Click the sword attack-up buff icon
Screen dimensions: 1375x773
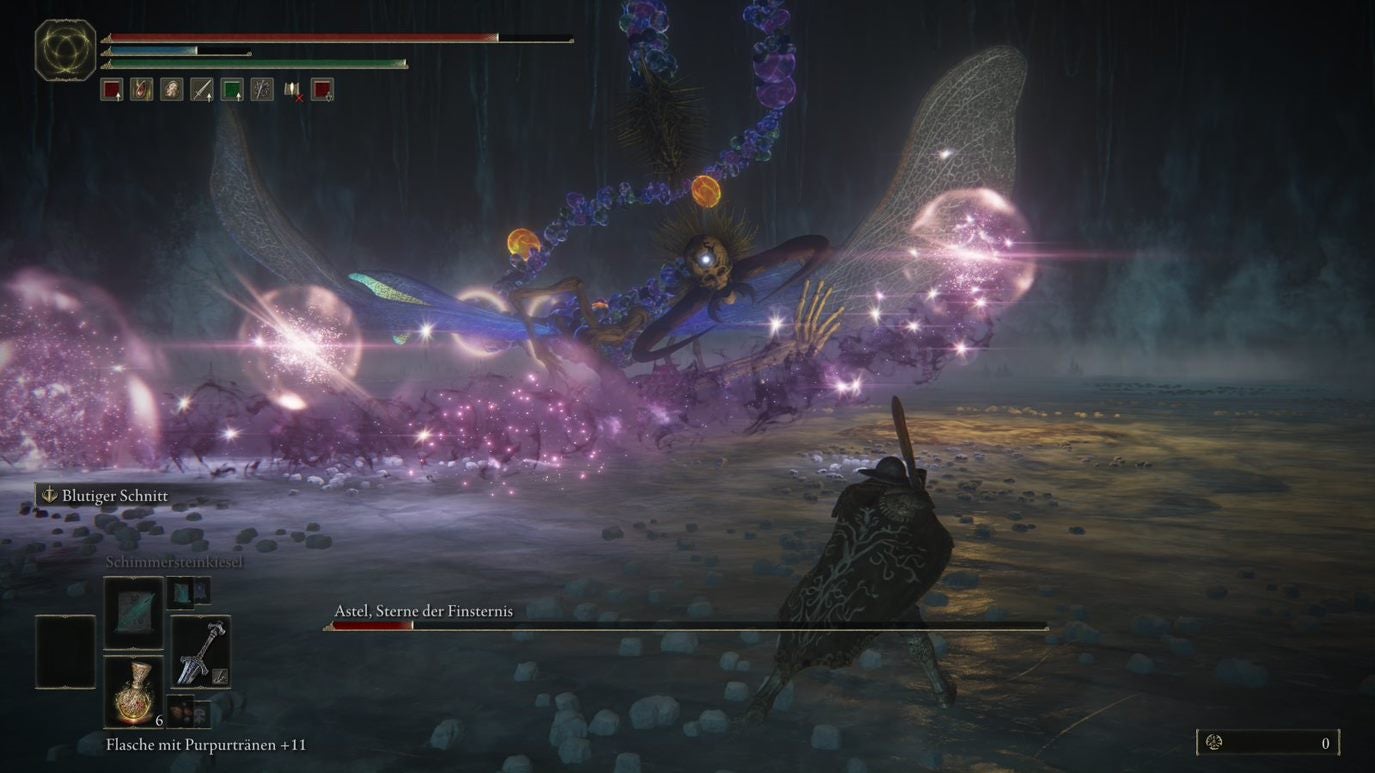201,90
